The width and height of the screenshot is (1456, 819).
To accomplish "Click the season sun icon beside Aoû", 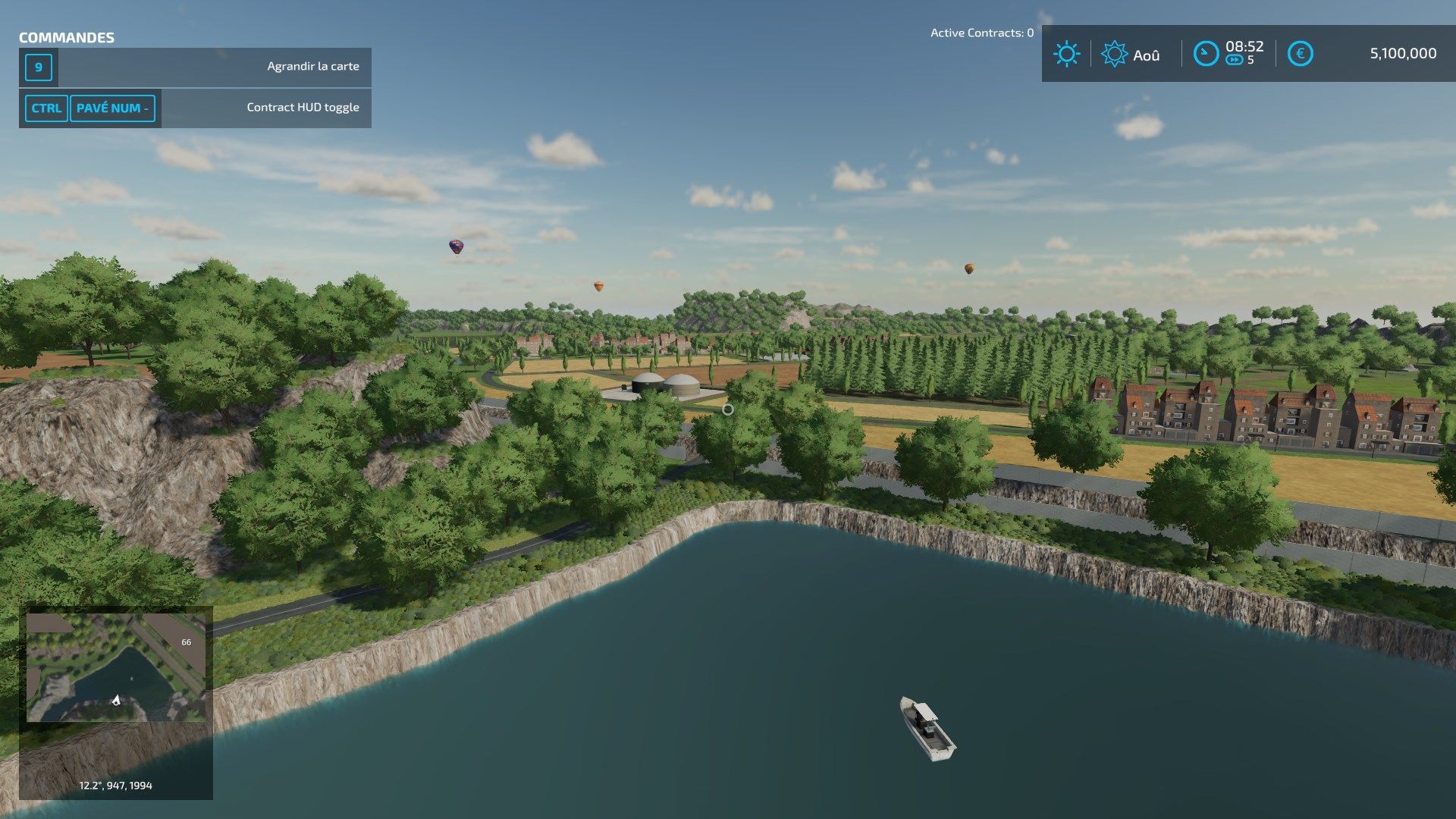I will point(1114,54).
